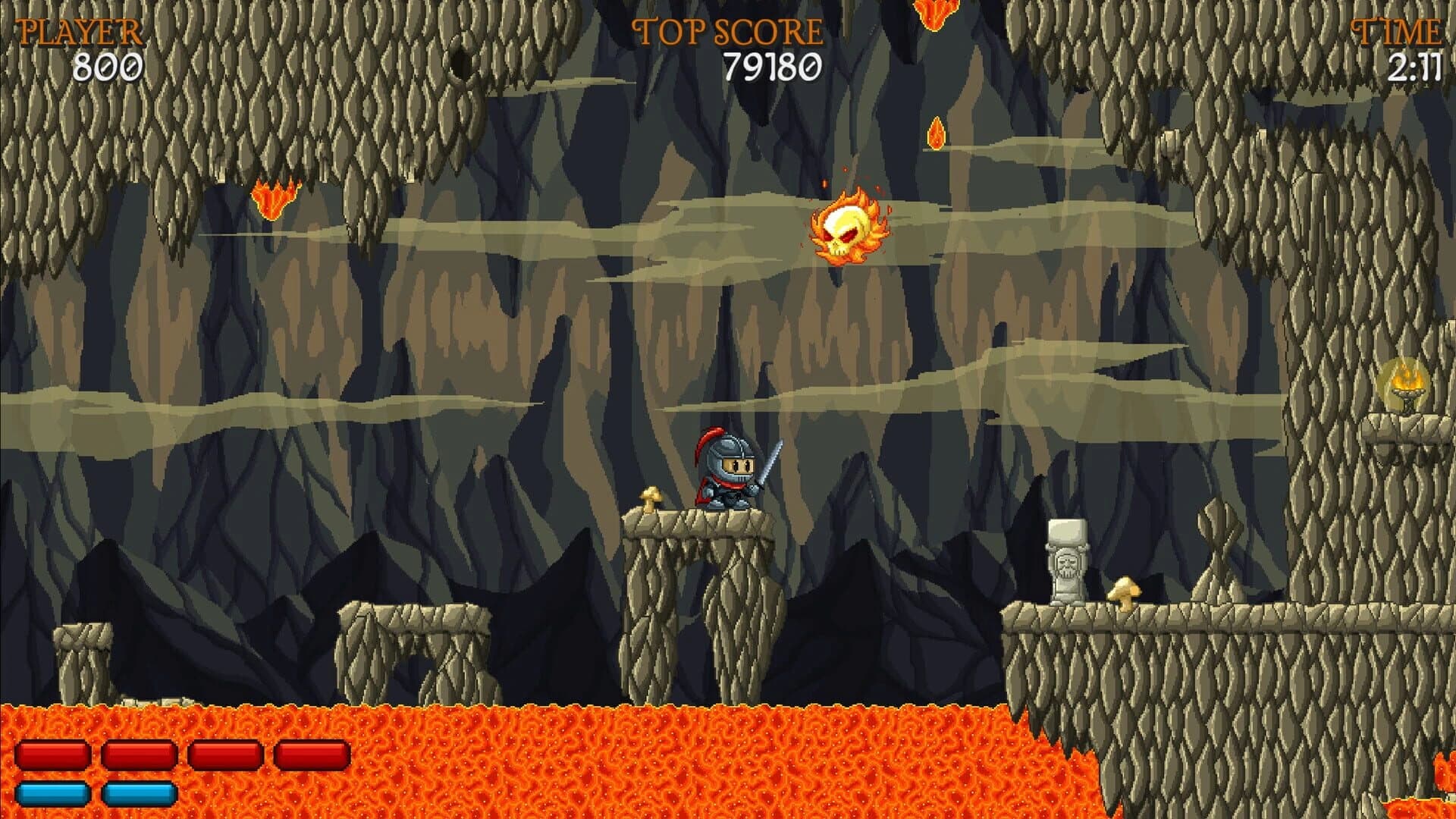Click the PLAYER label at the top left
The width and height of the screenshot is (1456, 819).
coord(80,32)
